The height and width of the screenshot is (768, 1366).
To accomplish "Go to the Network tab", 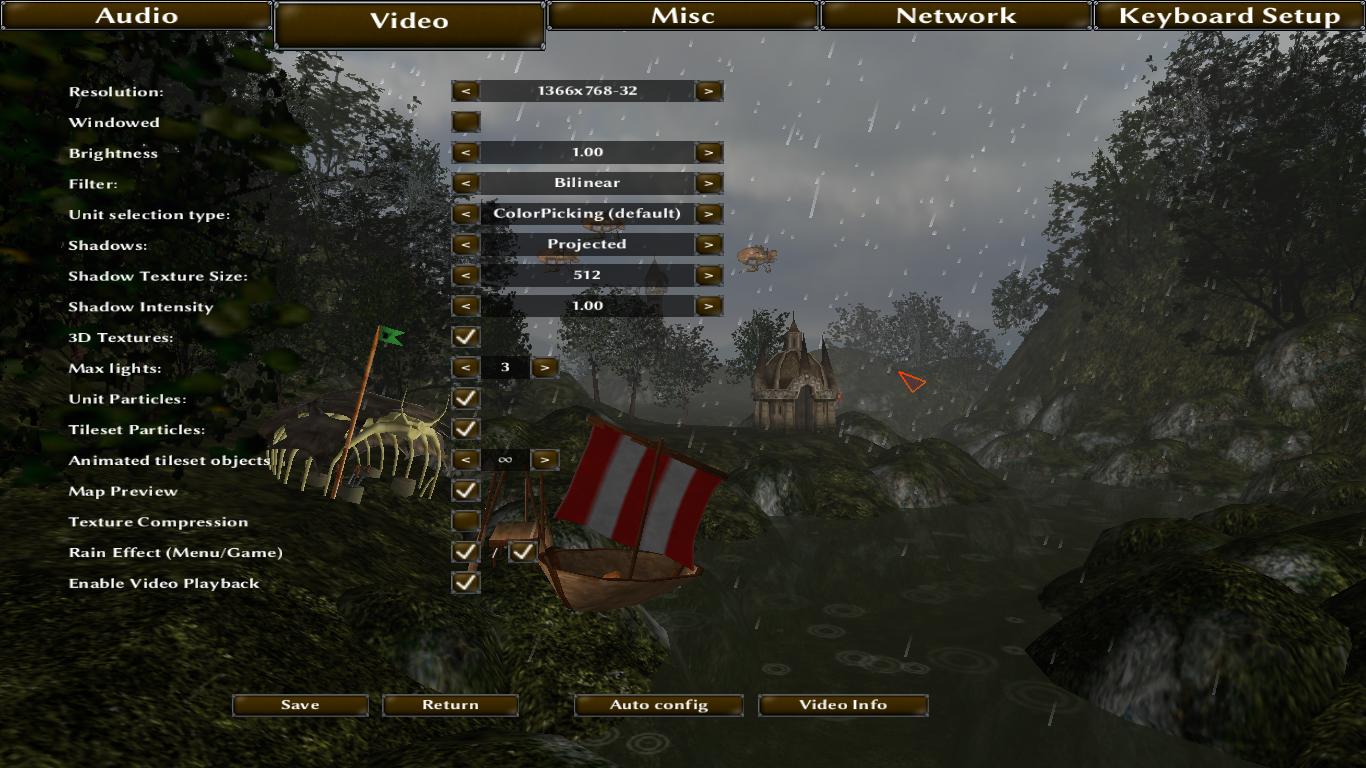I will (956, 16).
